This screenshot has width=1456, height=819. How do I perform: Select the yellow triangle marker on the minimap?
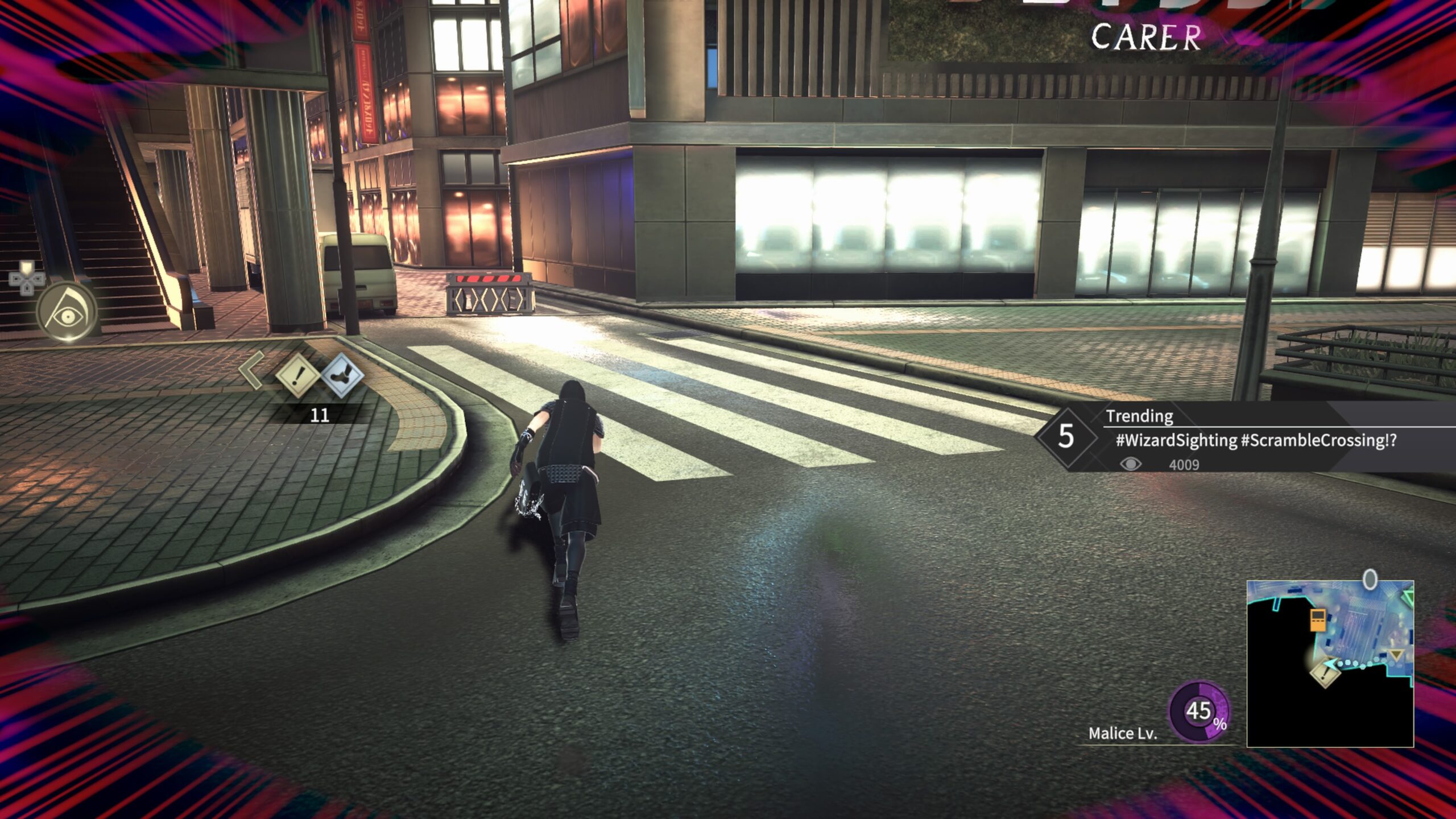pos(1396,656)
